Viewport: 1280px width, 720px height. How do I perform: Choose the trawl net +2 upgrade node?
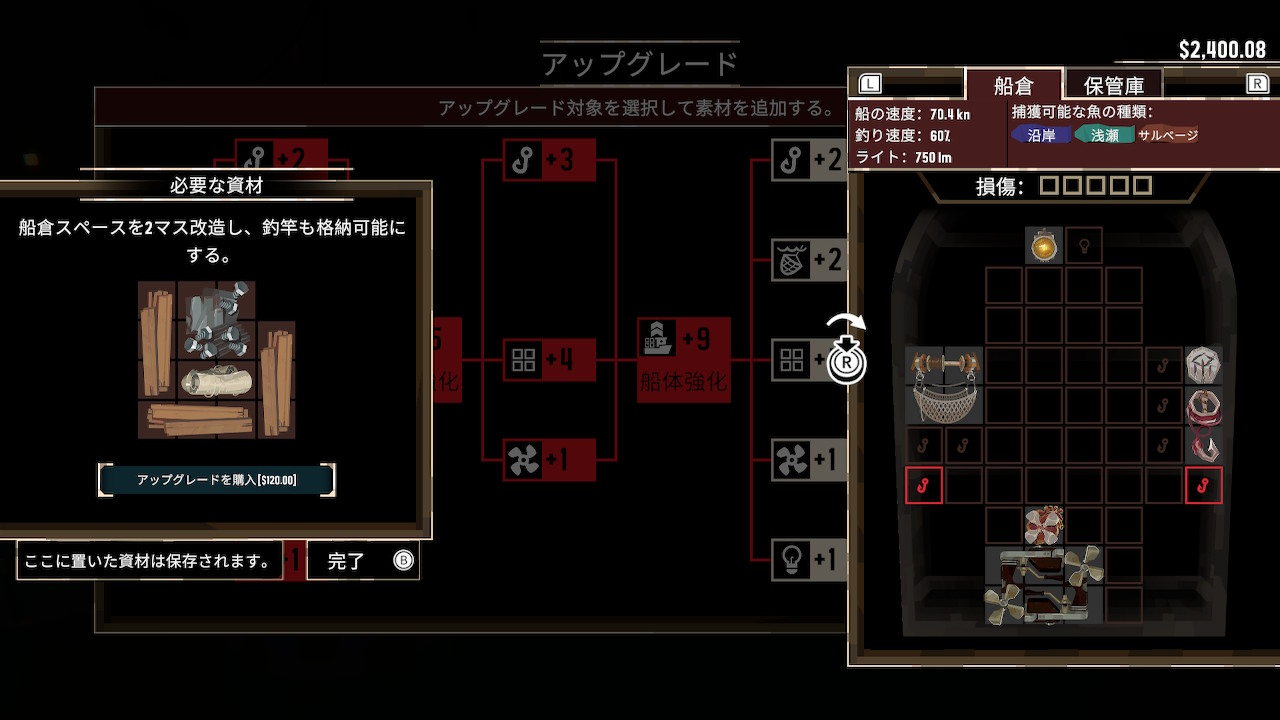point(808,260)
